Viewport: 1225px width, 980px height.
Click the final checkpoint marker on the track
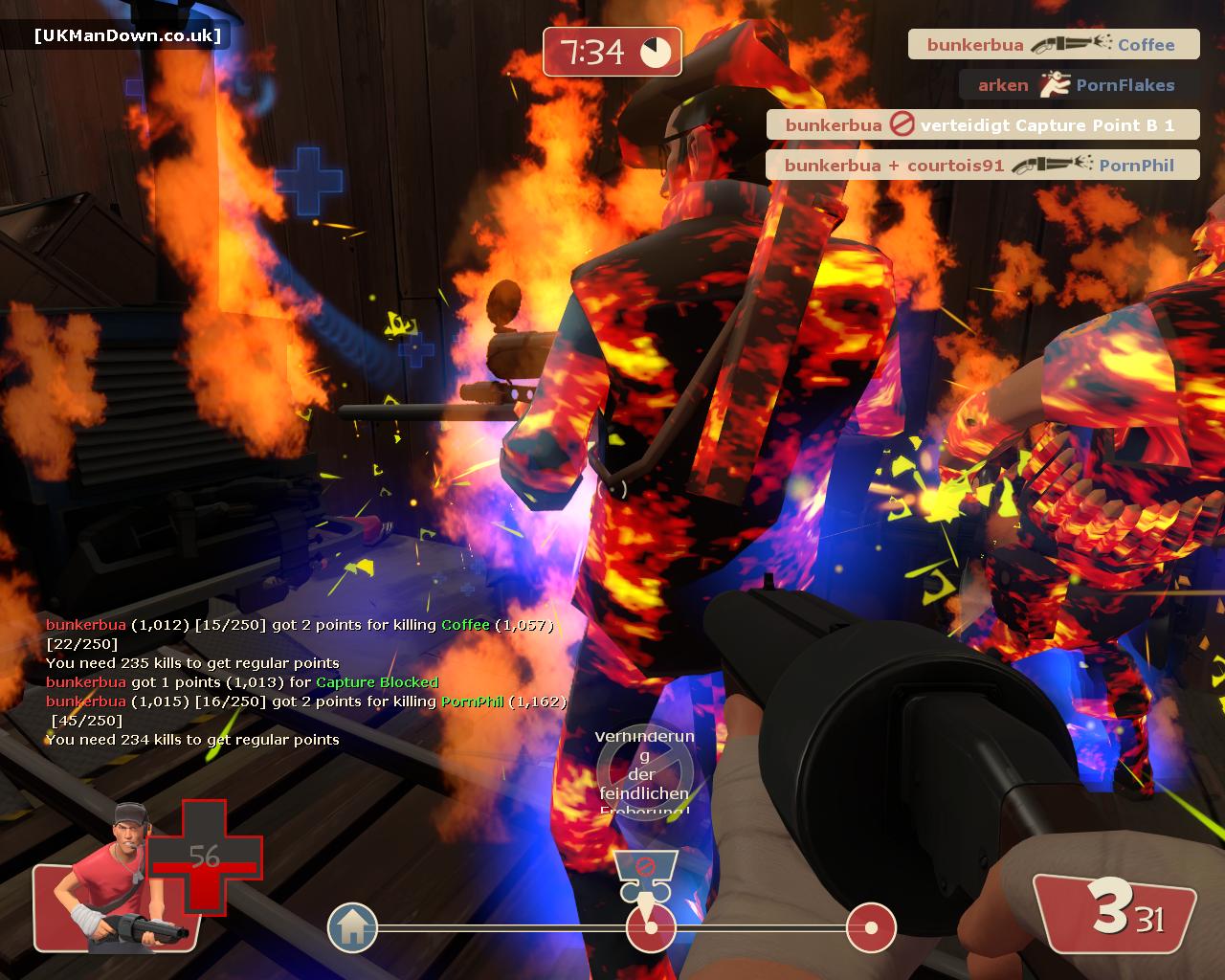871,927
